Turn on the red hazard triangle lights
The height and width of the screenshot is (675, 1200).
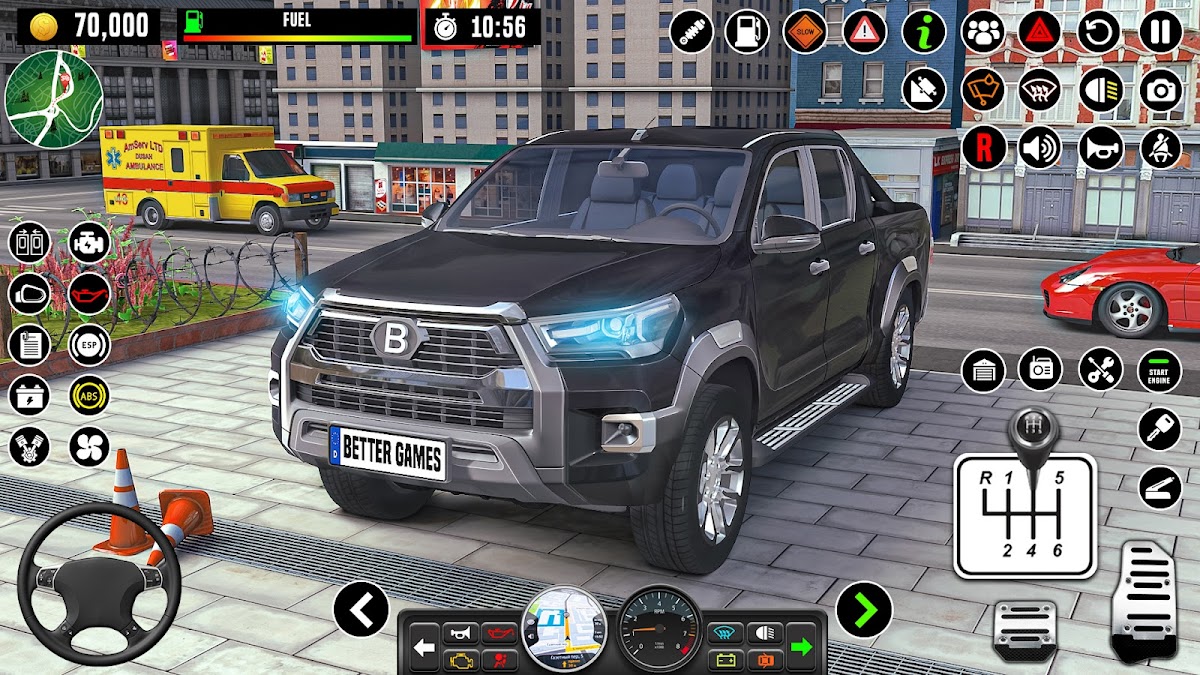coord(1040,32)
